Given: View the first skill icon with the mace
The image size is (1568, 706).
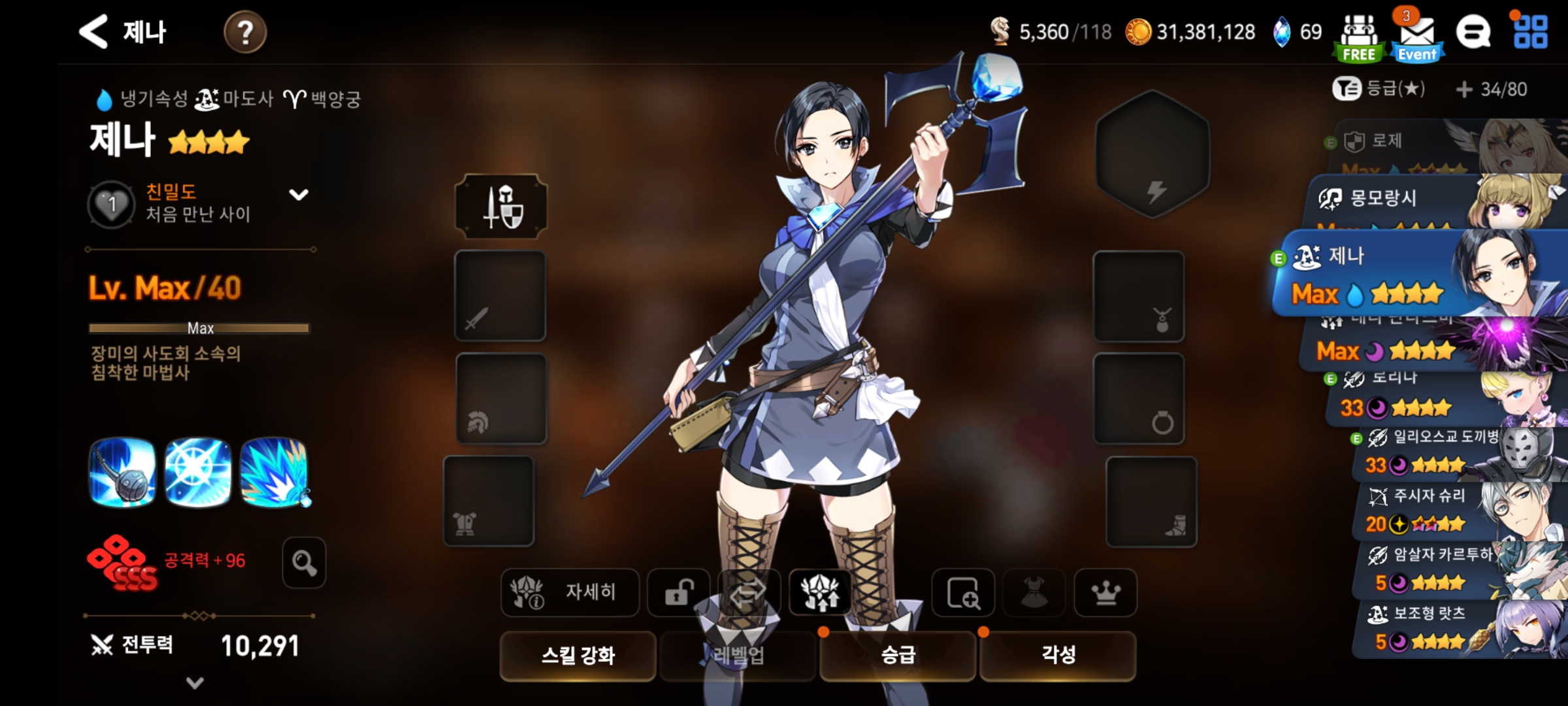Looking at the screenshot, I should [122, 472].
